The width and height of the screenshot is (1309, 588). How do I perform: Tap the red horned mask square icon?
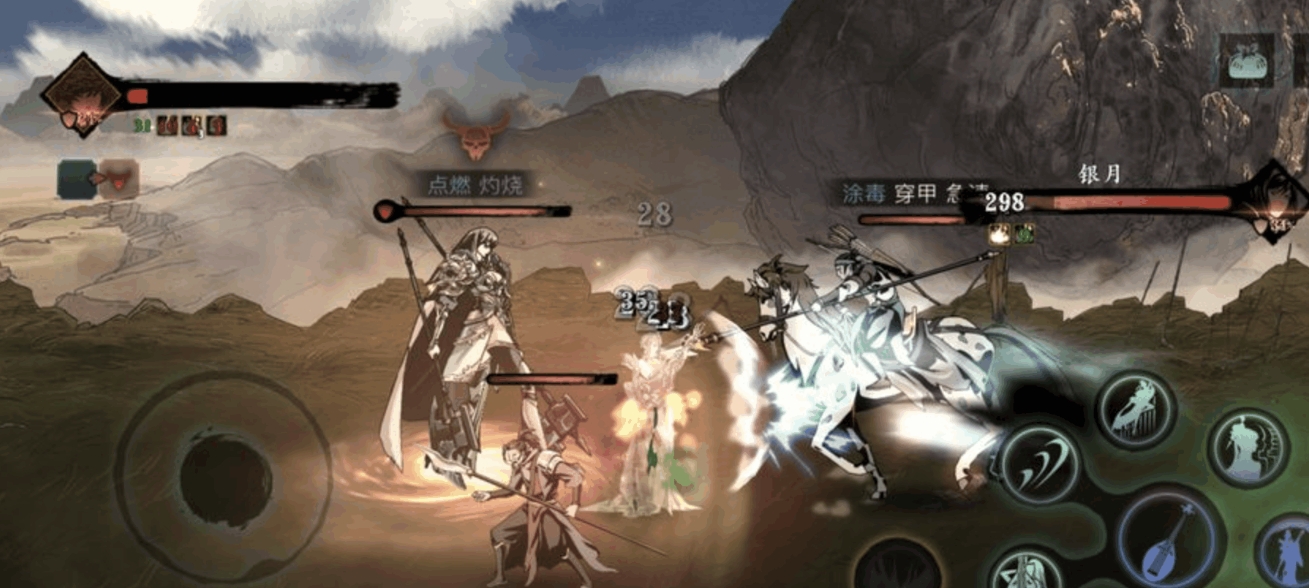pyautogui.click(x=120, y=179)
